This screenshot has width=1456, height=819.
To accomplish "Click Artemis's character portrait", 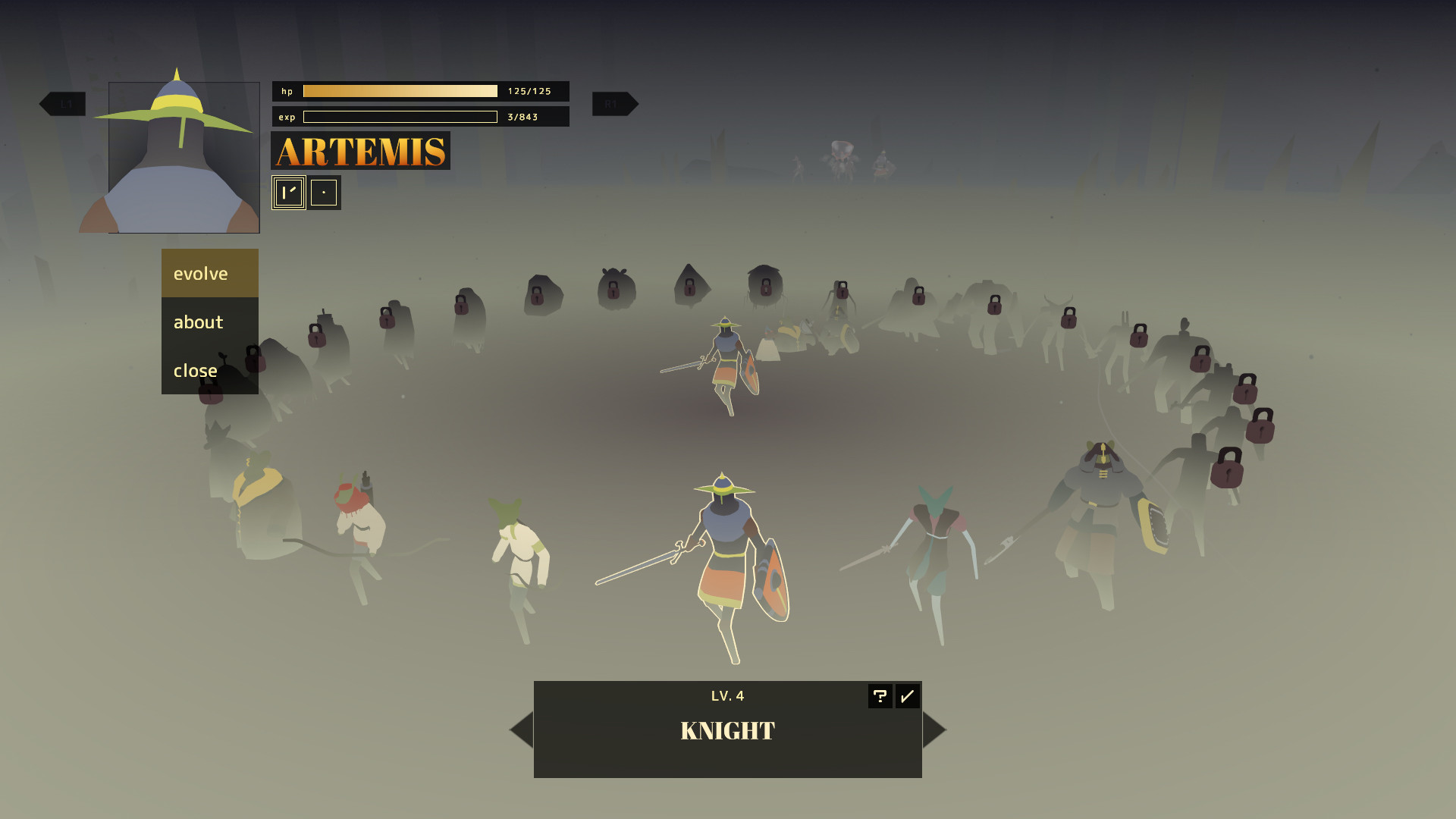I will pyautogui.click(x=184, y=157).
